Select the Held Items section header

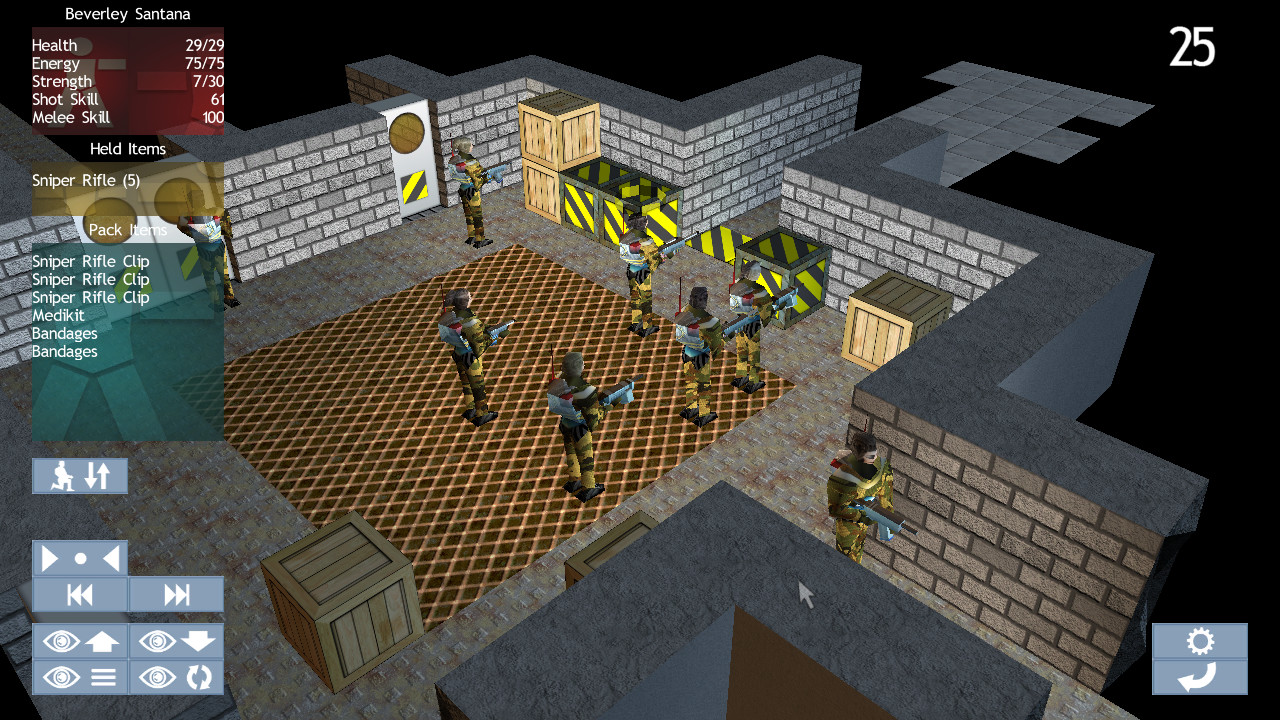click(x=127, y=148)
